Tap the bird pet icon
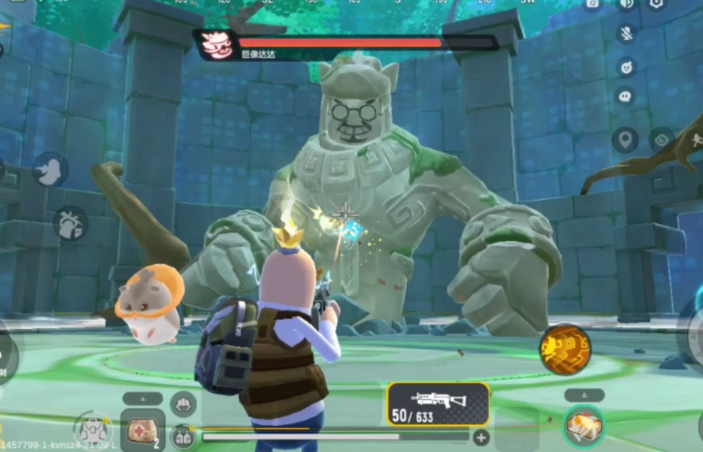 tap(49, 170)
